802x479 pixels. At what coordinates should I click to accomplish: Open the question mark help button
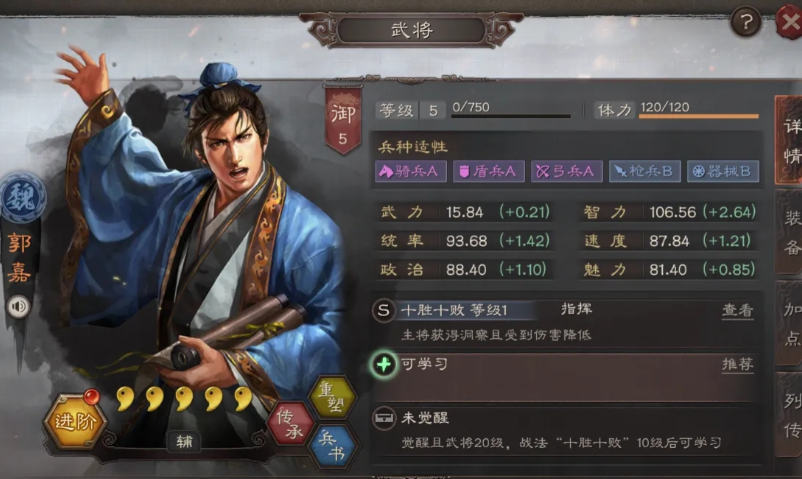pyautogui.click(x=746, y=21)
